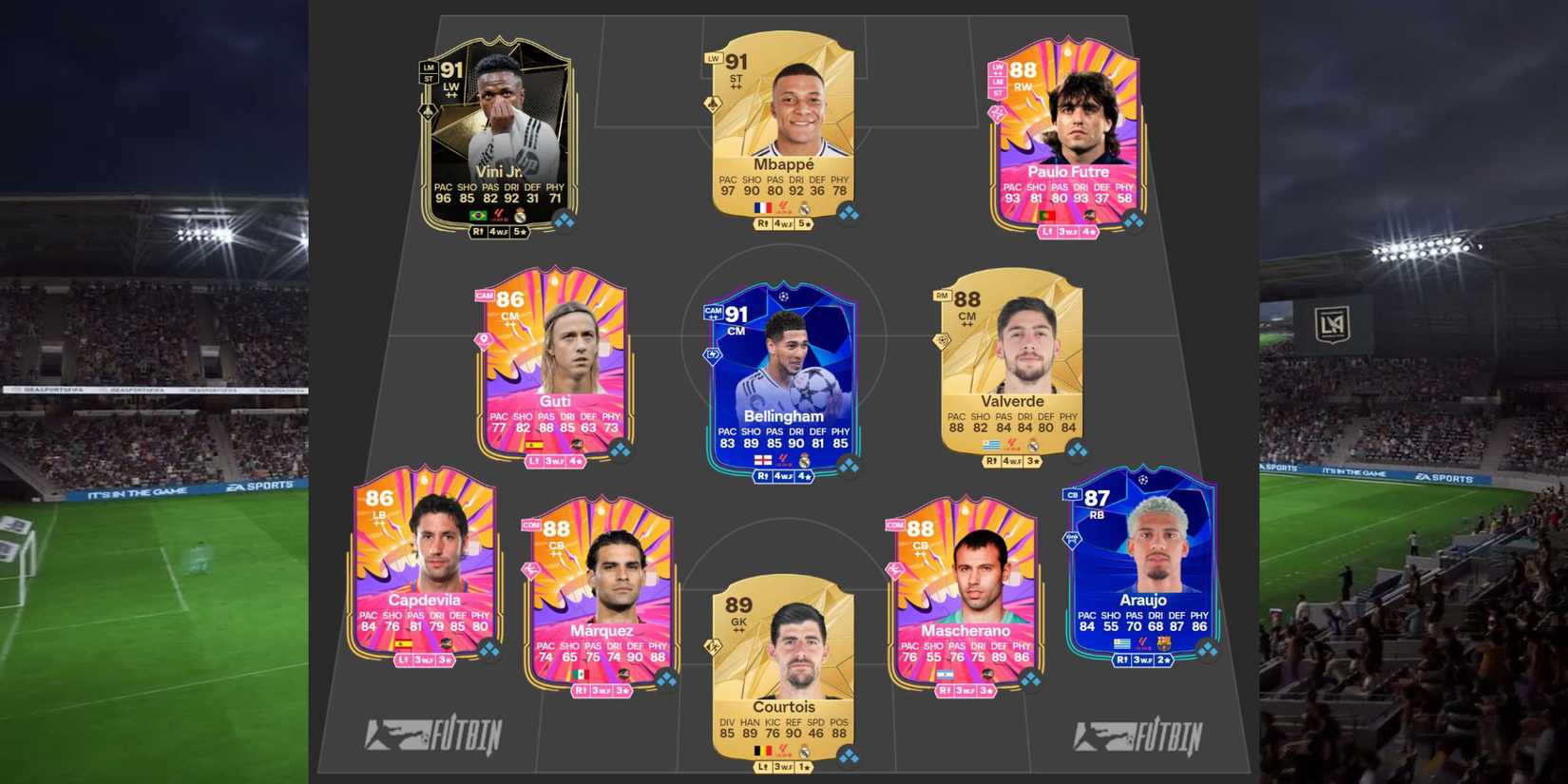
Task: Toggle the LM alternate position on Paulo Futre's card
Action: [997, 83]
